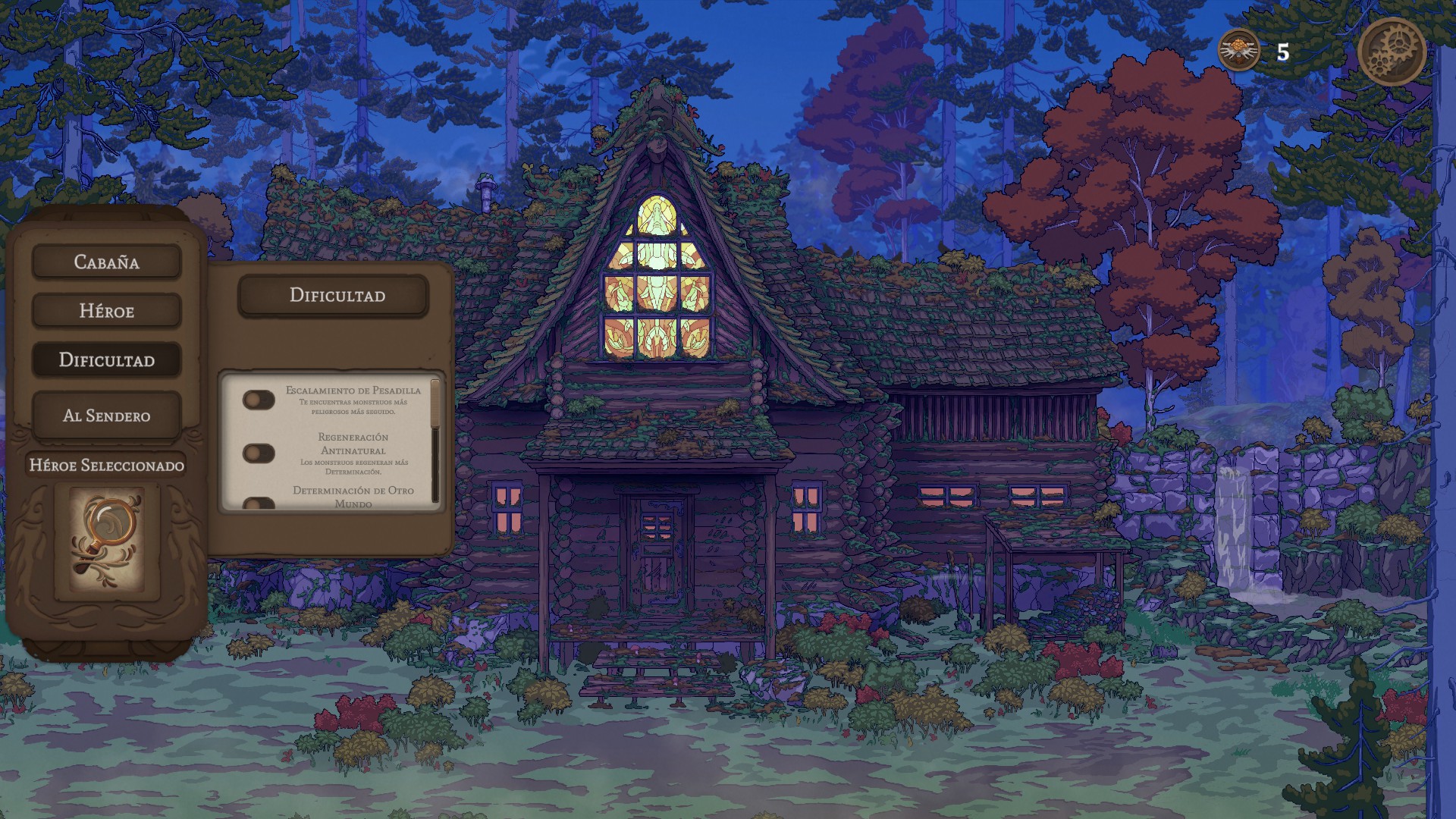Click the selected hero magnifying glass portrait

107,538
